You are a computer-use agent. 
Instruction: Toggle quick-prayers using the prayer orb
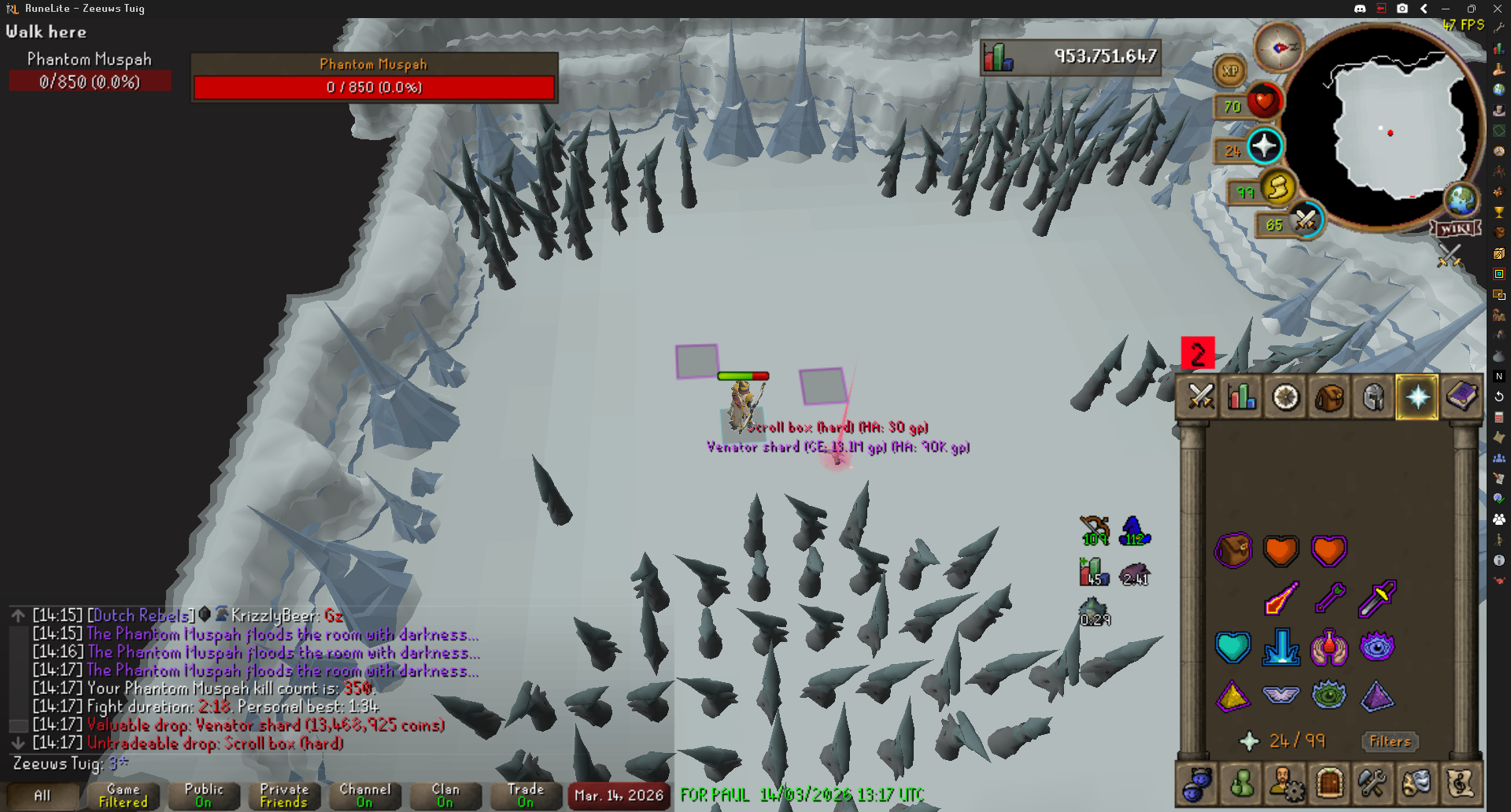tap(1264, 146)
